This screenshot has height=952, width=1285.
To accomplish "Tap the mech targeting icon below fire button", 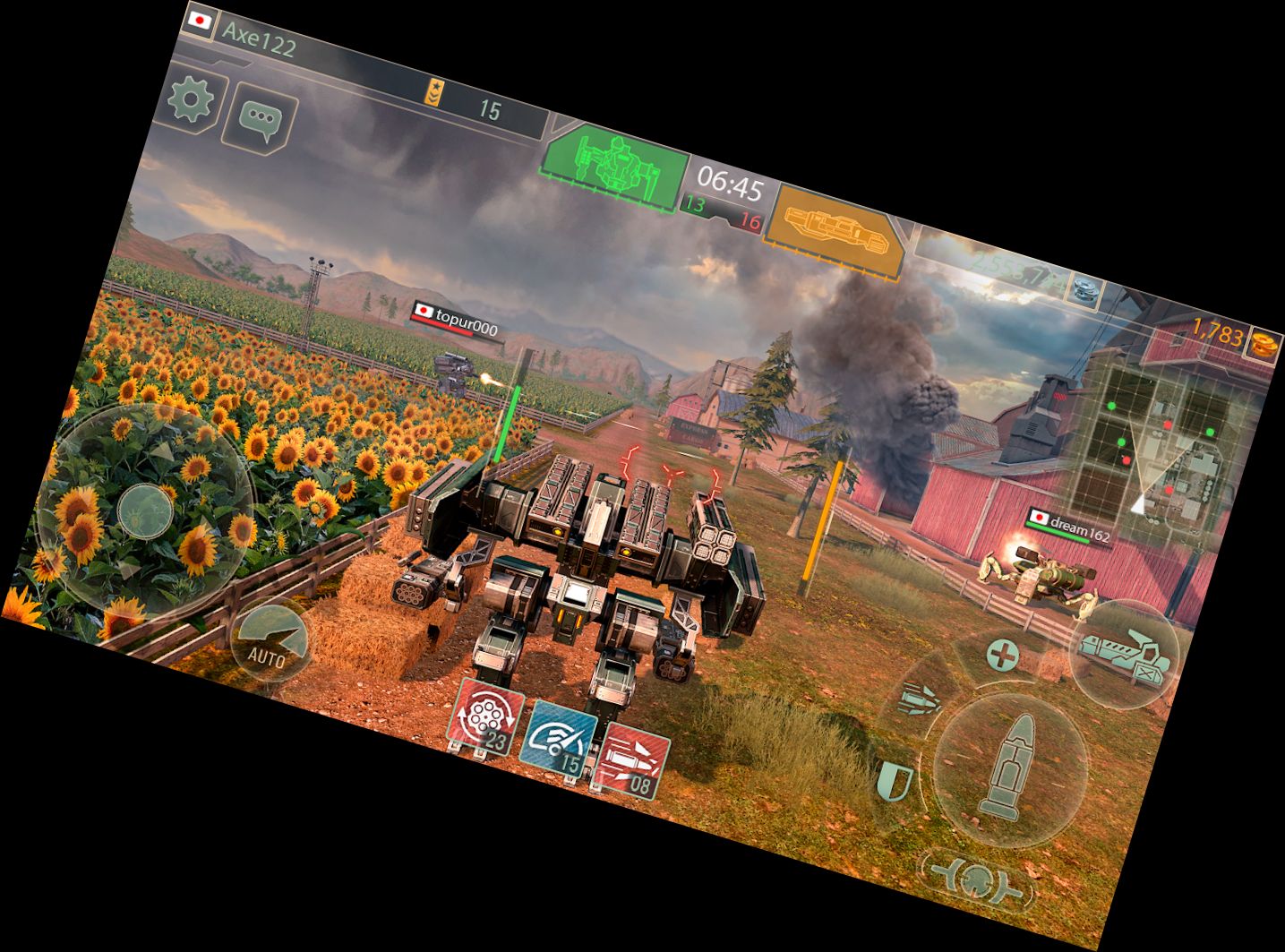I will [x=973, y=880].
